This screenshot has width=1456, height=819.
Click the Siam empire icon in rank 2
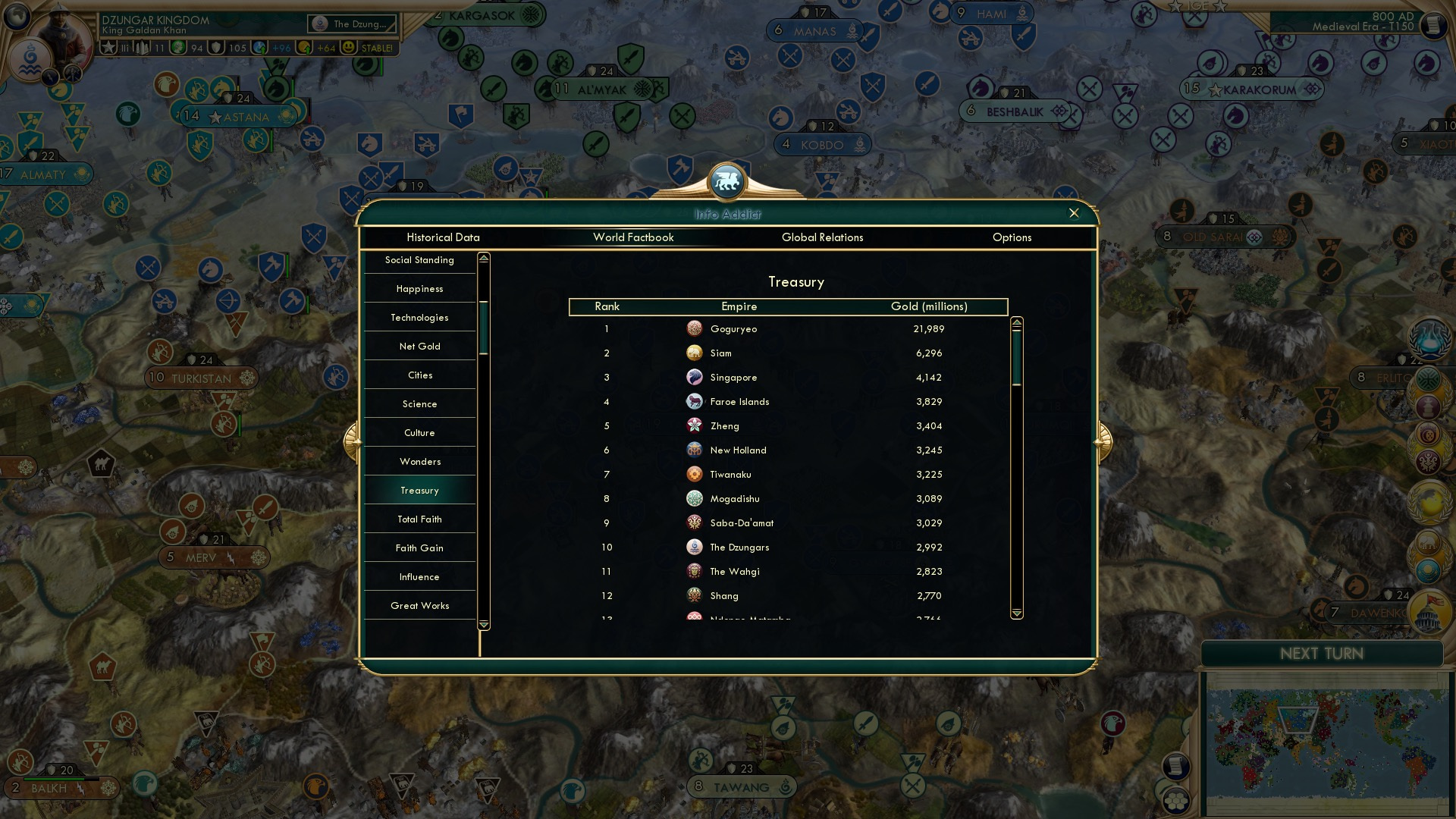pyautogui.click(x=695, y=353)
